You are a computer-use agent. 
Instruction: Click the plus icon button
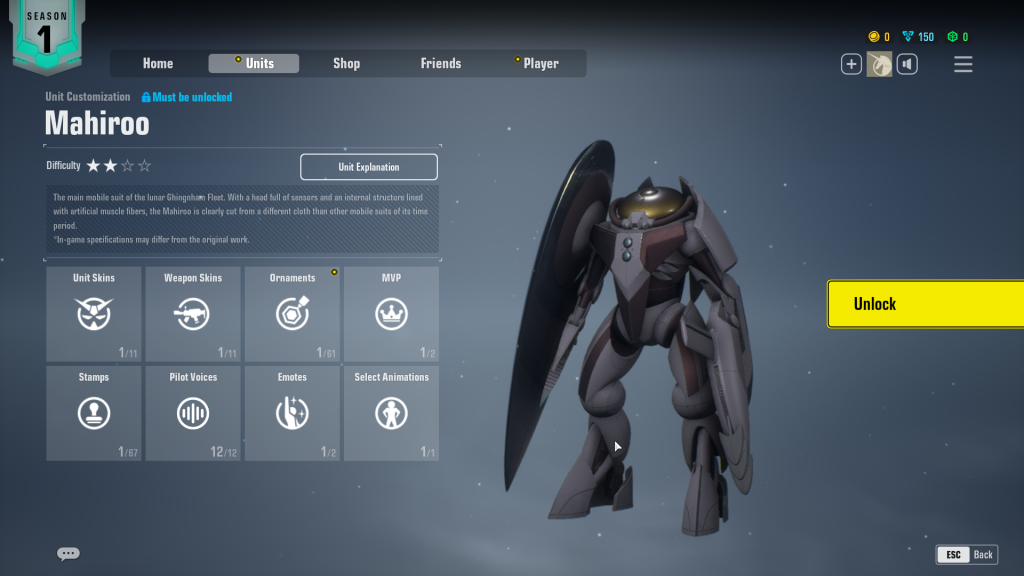coord(851,64)
